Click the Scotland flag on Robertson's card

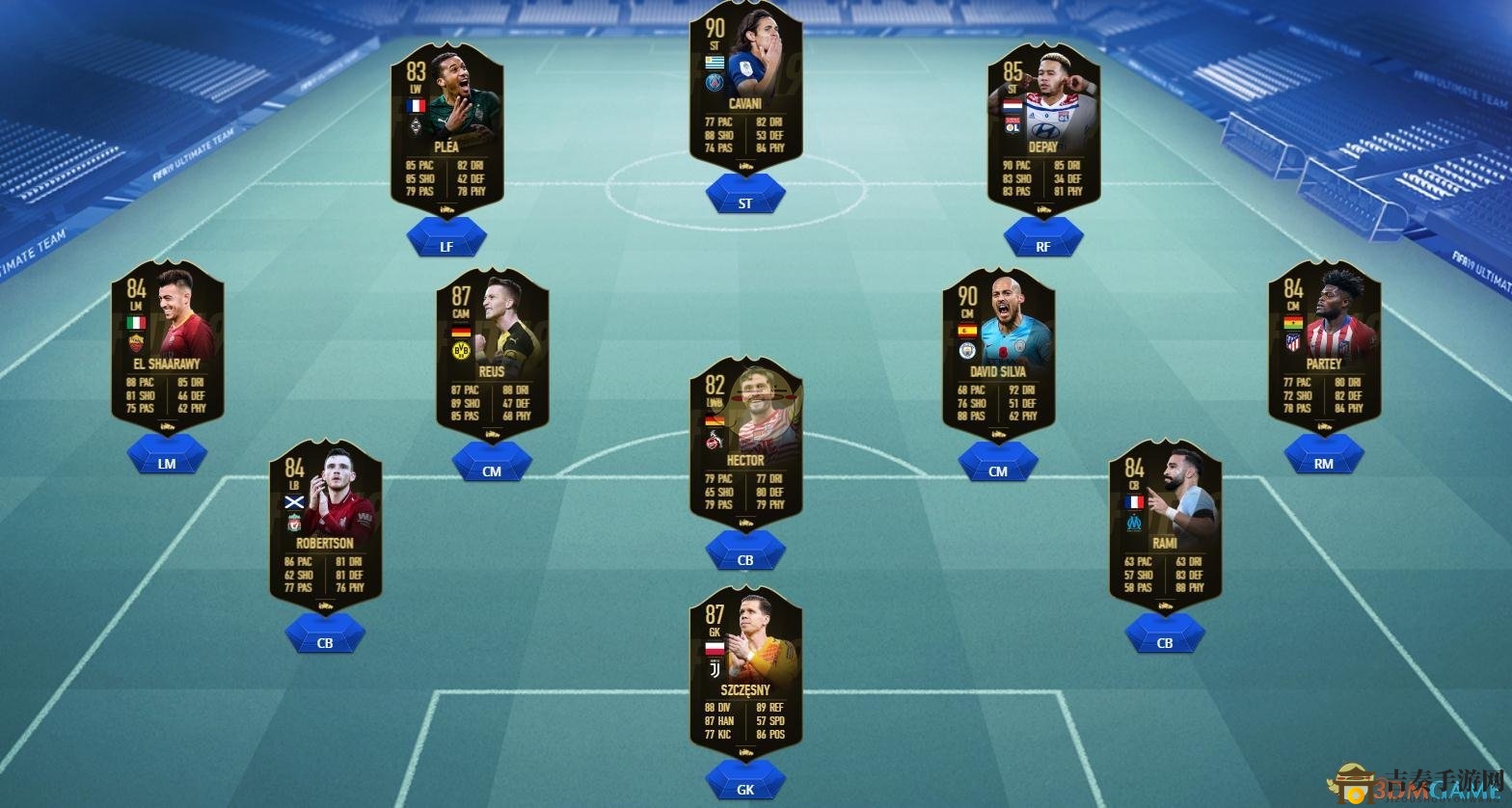(x=294, y=501)
